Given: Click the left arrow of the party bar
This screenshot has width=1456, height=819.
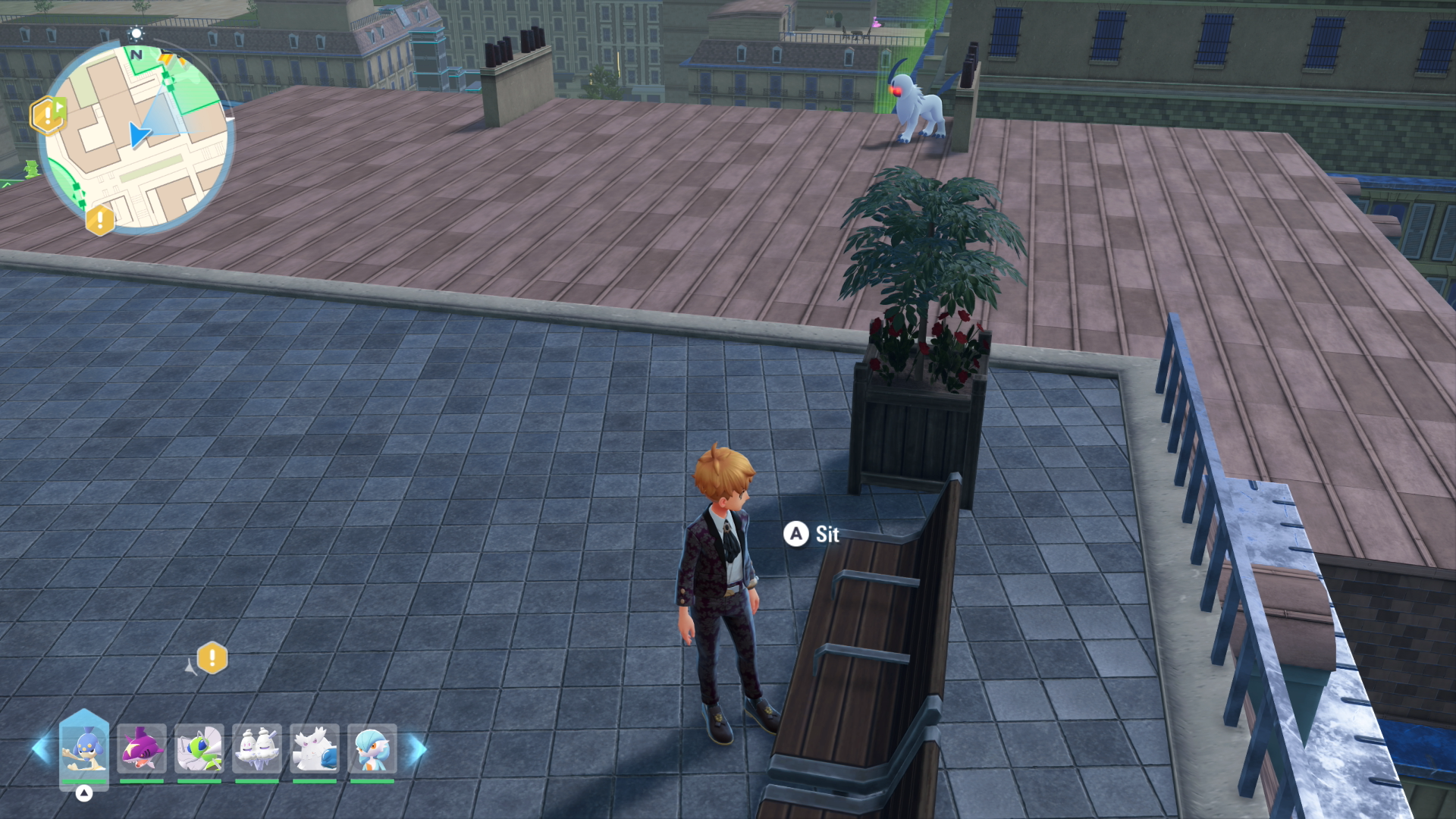Looking at the screenshot, I should (40, 748).
